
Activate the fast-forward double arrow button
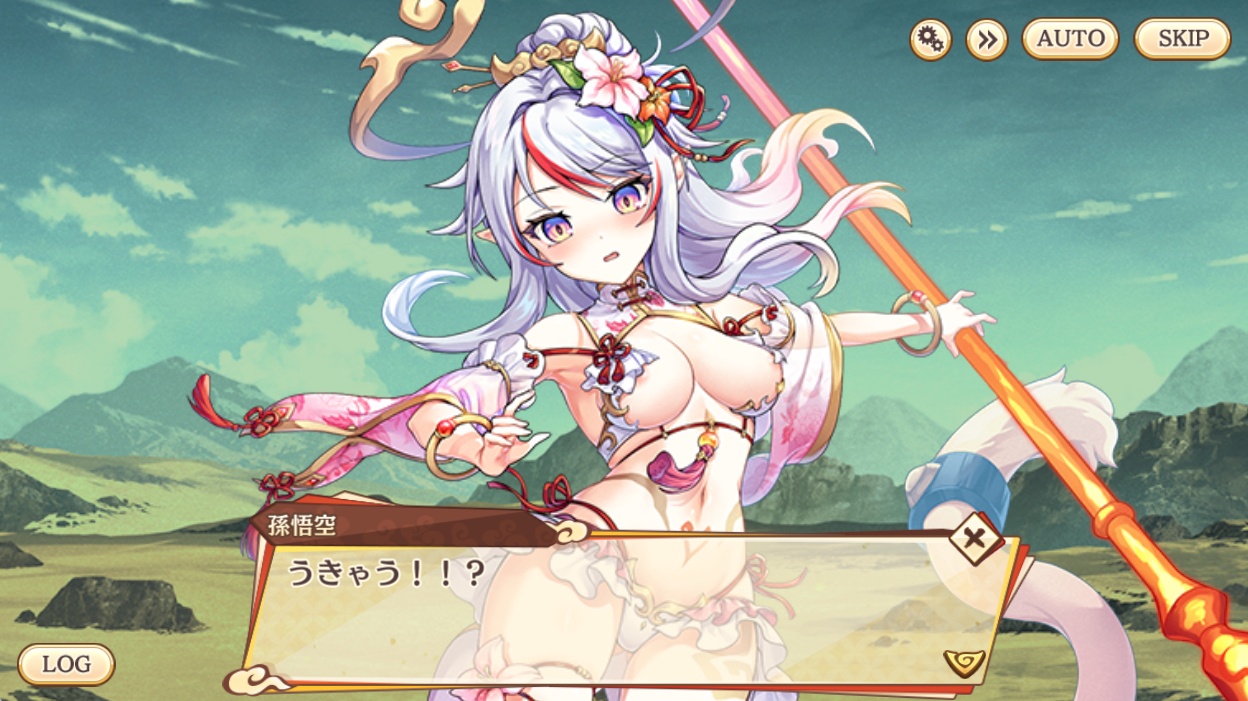987,40
